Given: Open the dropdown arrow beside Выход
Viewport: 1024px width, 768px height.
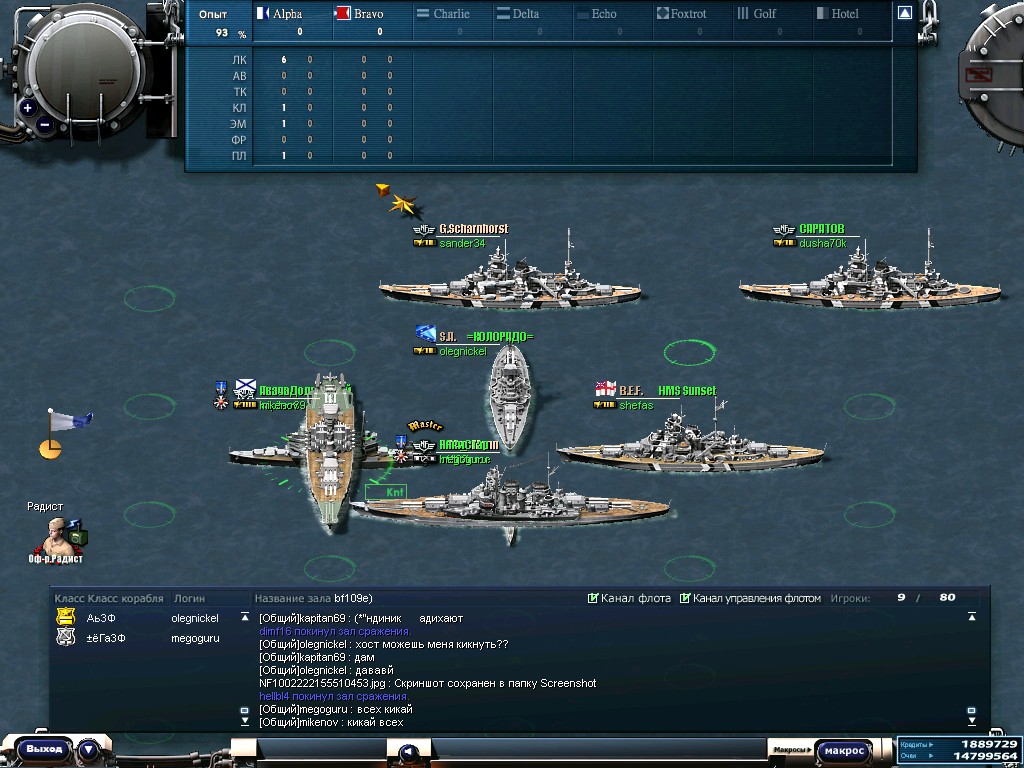Looking at the screenshot, I should [88, 749].
